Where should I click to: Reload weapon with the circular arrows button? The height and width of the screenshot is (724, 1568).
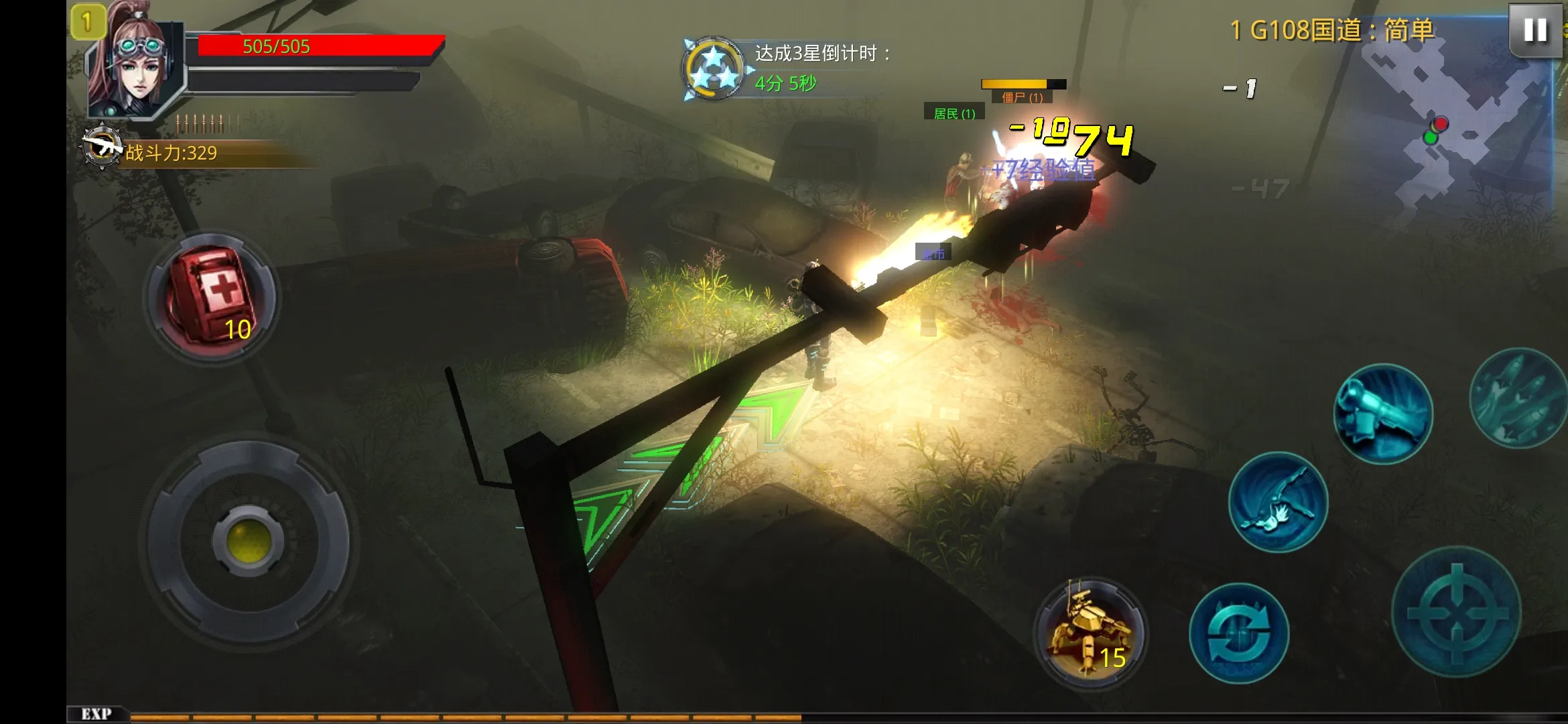click(1240, 633)
